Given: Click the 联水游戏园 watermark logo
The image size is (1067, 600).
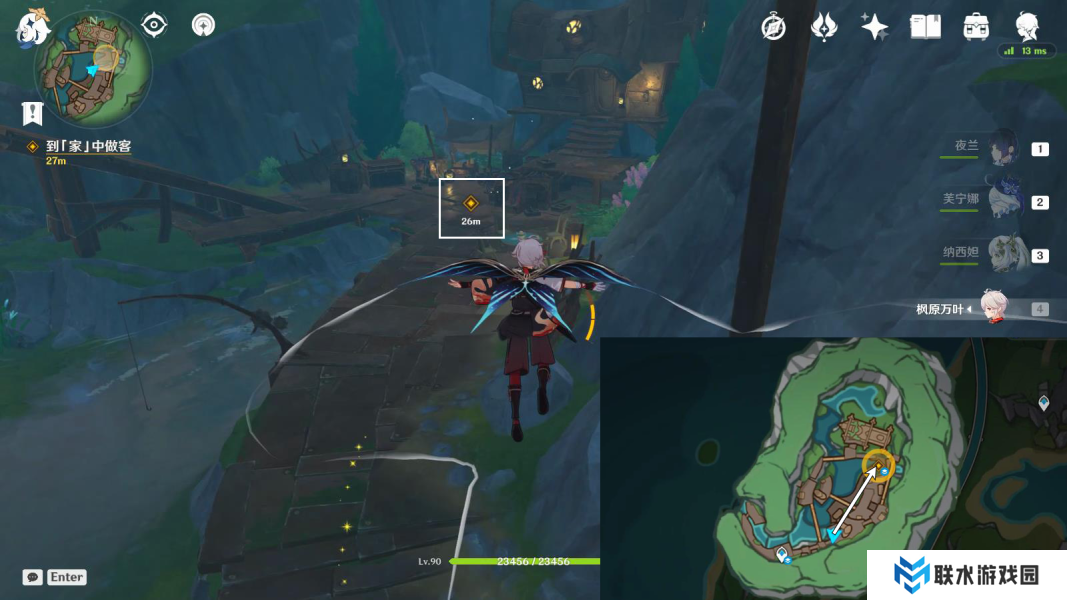Looking at the screenshot, I should tap(966, 575).
